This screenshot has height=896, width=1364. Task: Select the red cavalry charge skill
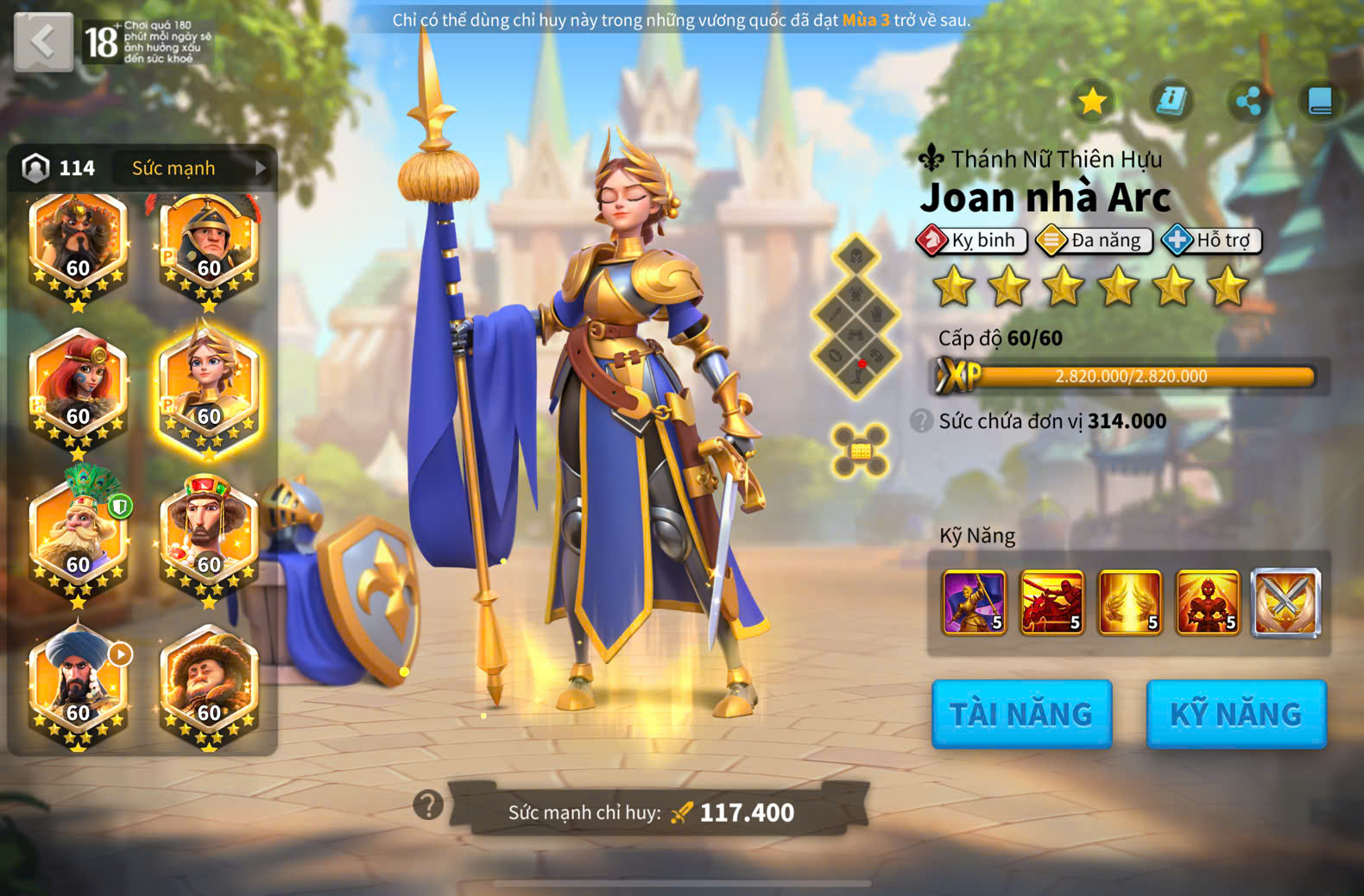click(1051, 602)
